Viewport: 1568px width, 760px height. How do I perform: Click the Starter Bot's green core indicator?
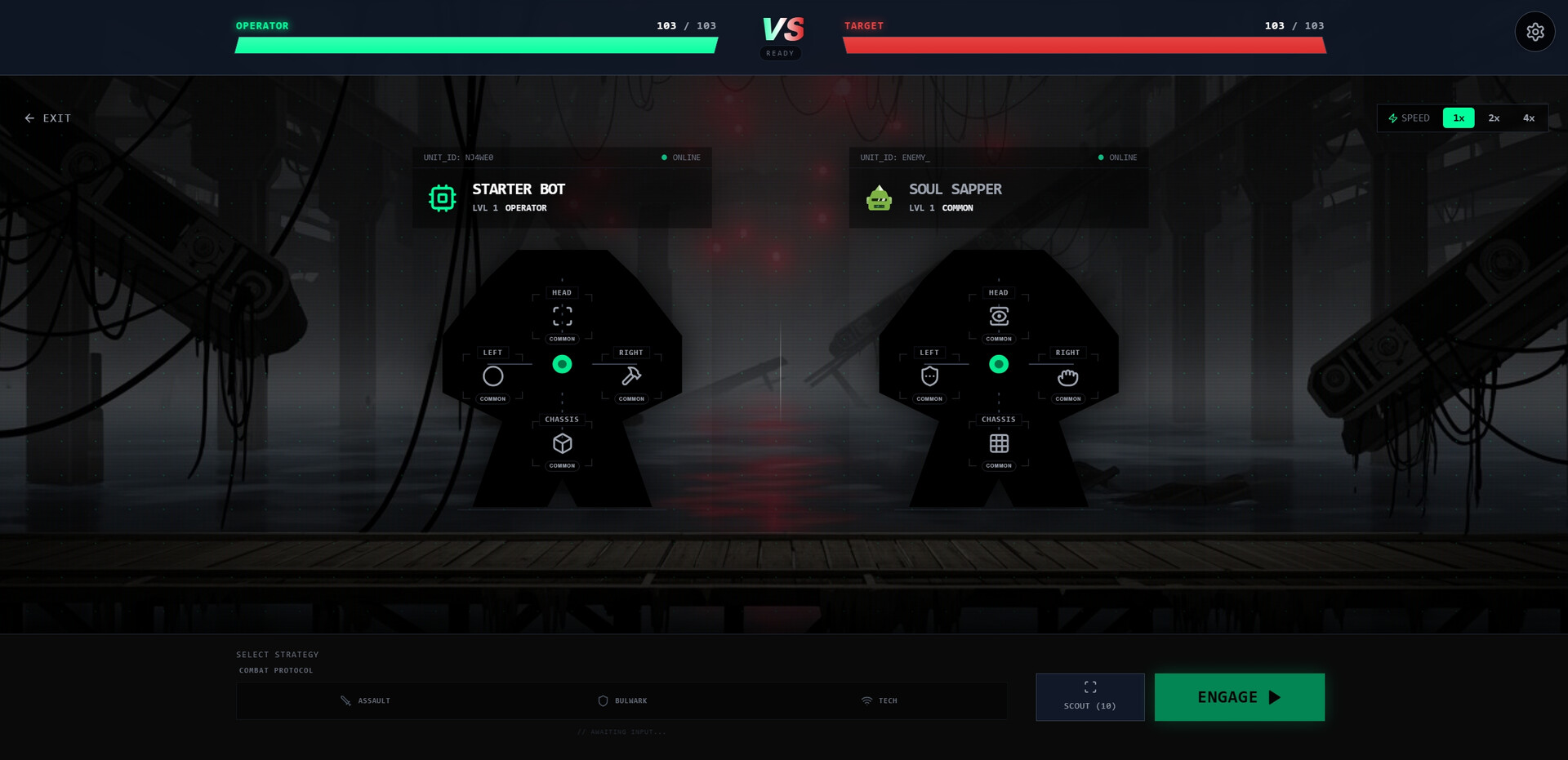(562, 365)
